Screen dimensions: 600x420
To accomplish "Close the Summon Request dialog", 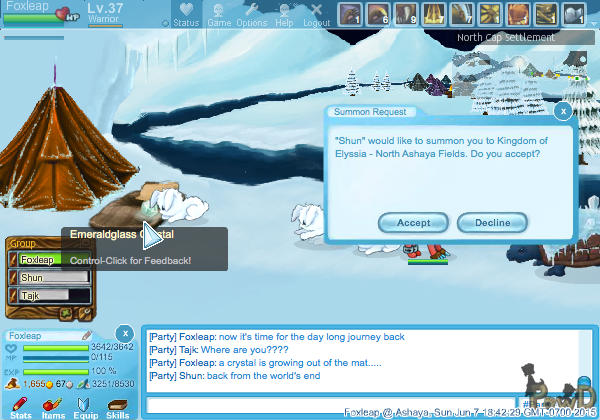I will (563, 111).
